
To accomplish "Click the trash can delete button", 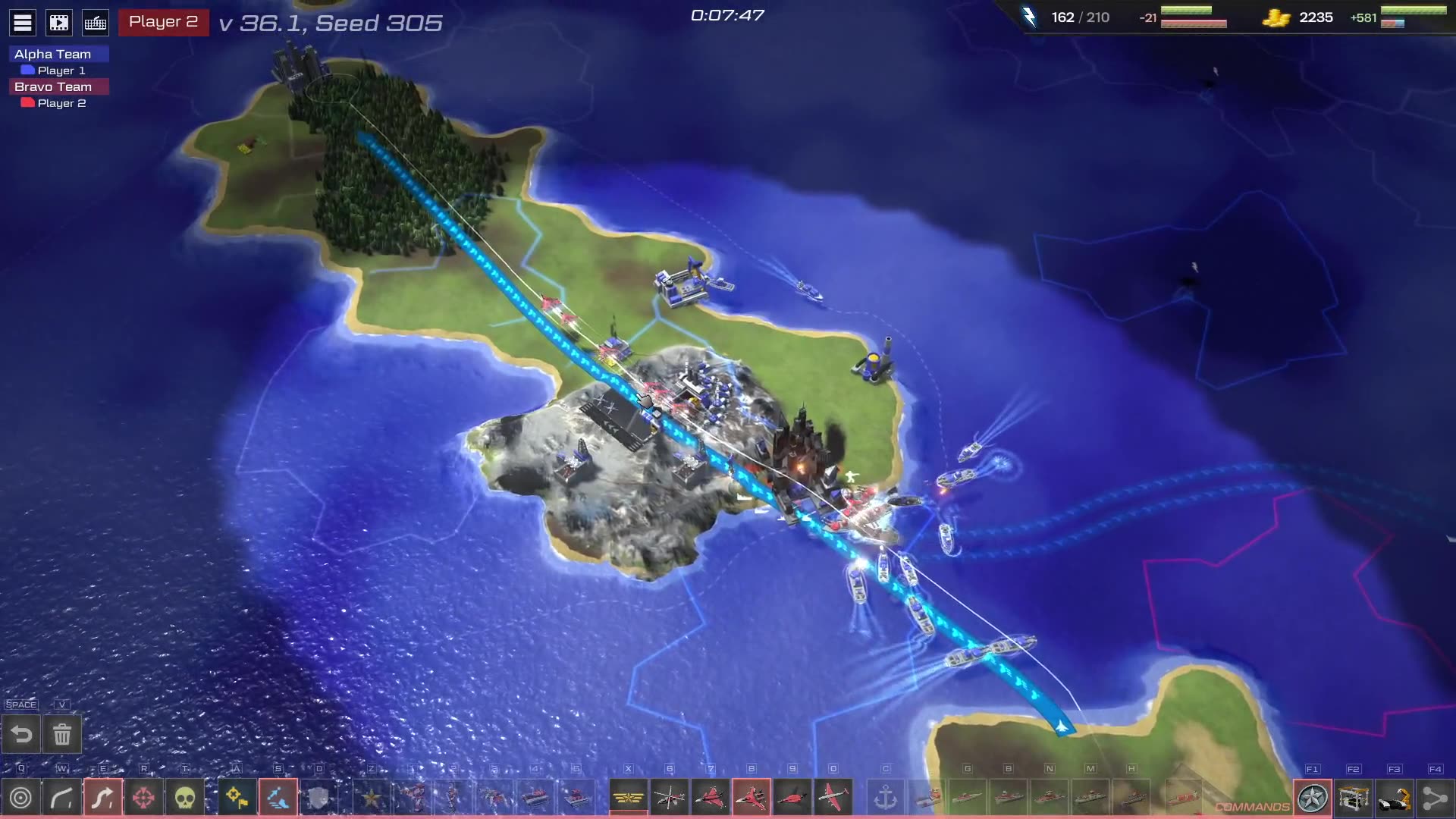I will [x=62, y=734].
